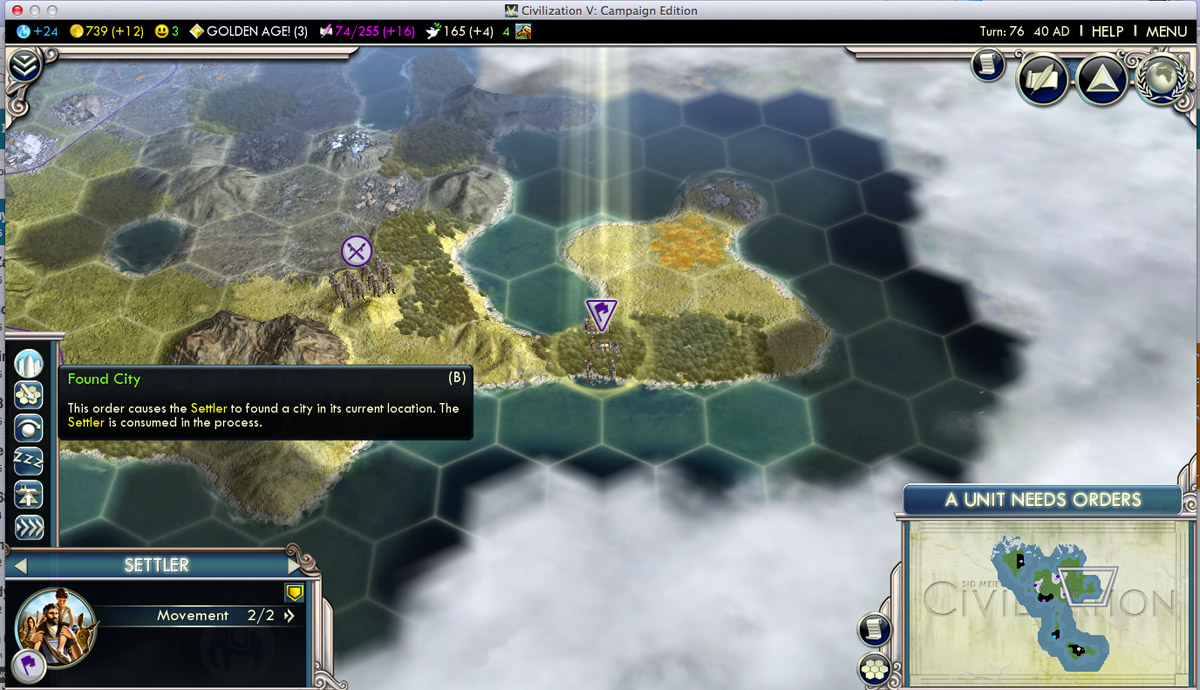Screen dimensions: 1200x690
Task: Click the purple flag icon by portrait
Action: coord(26,662)
